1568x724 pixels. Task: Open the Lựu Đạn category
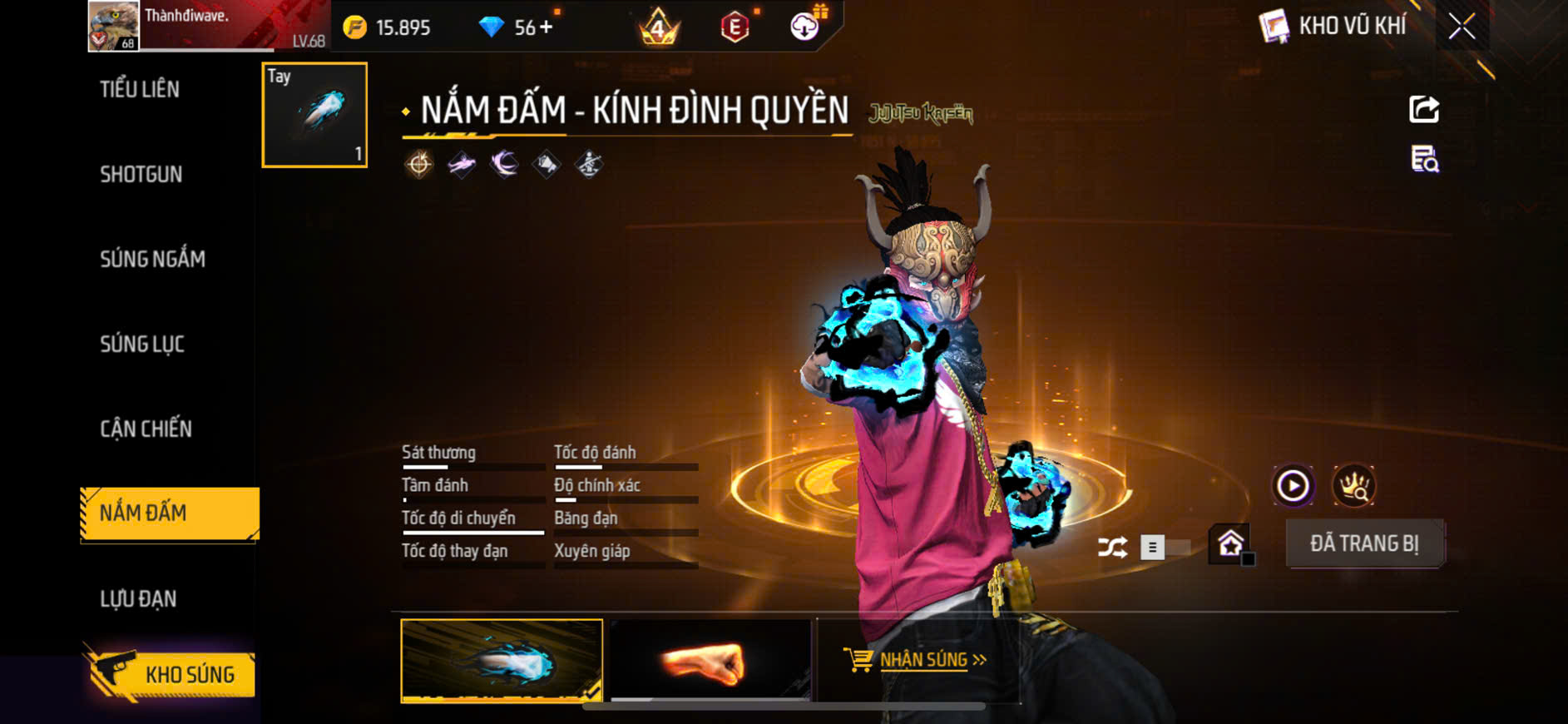point(138,599)
